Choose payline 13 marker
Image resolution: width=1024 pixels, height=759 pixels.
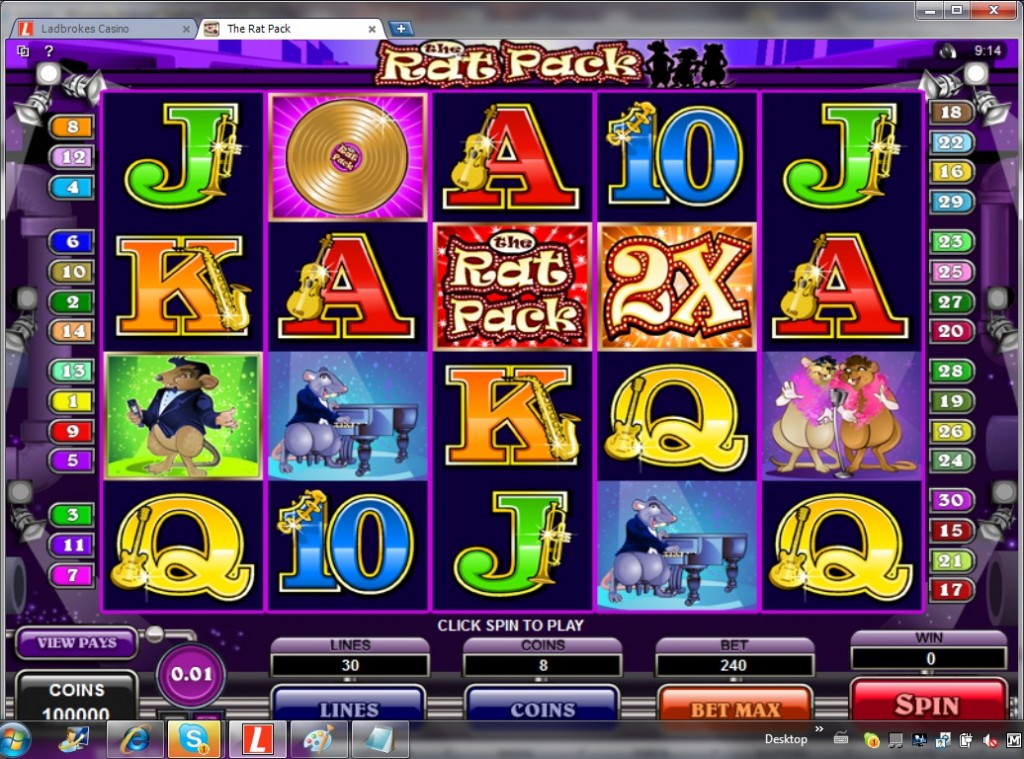[x=73, y=371]
